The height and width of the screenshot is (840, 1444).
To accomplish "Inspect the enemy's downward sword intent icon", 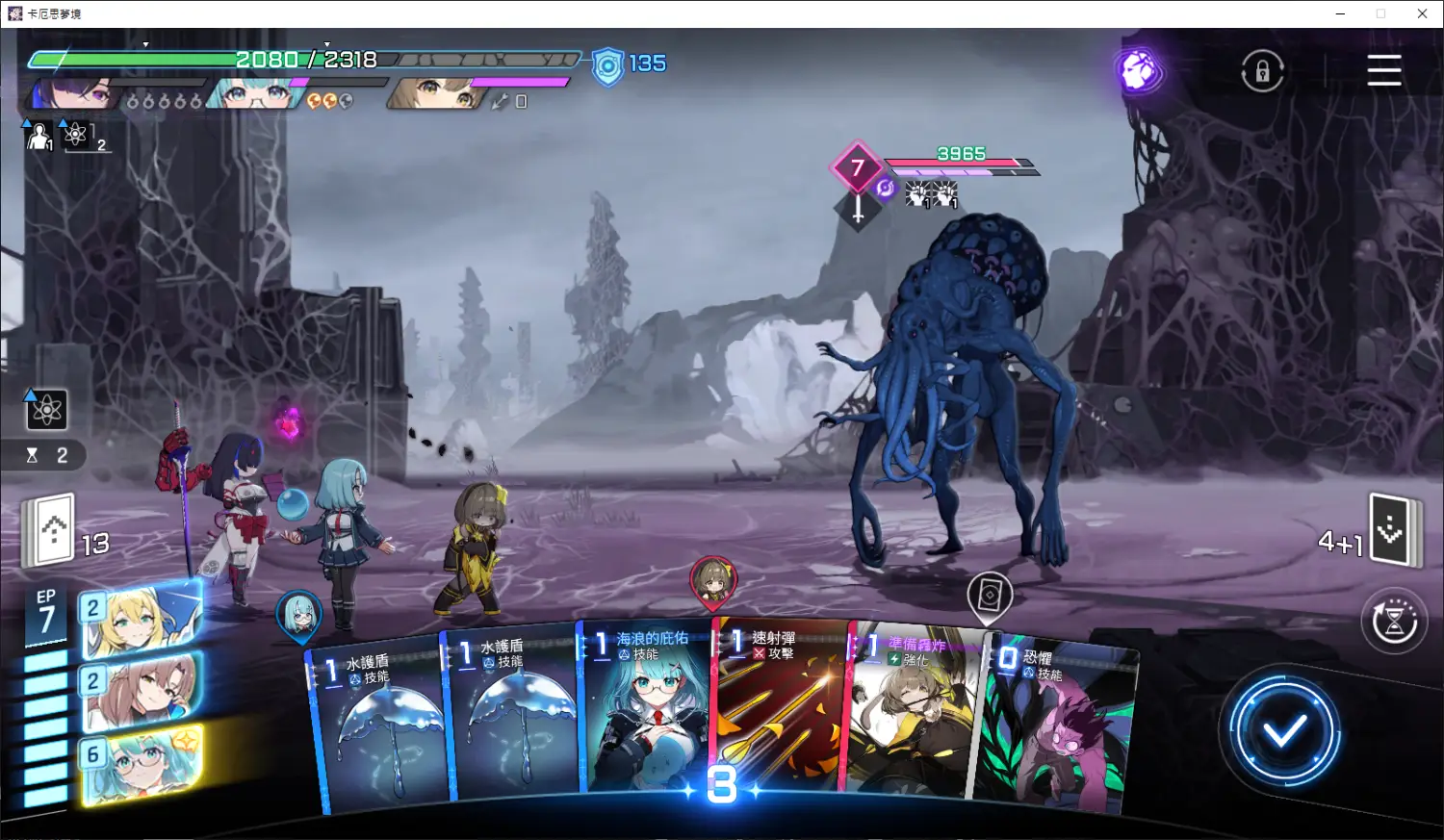I will [x=858, y=209].
